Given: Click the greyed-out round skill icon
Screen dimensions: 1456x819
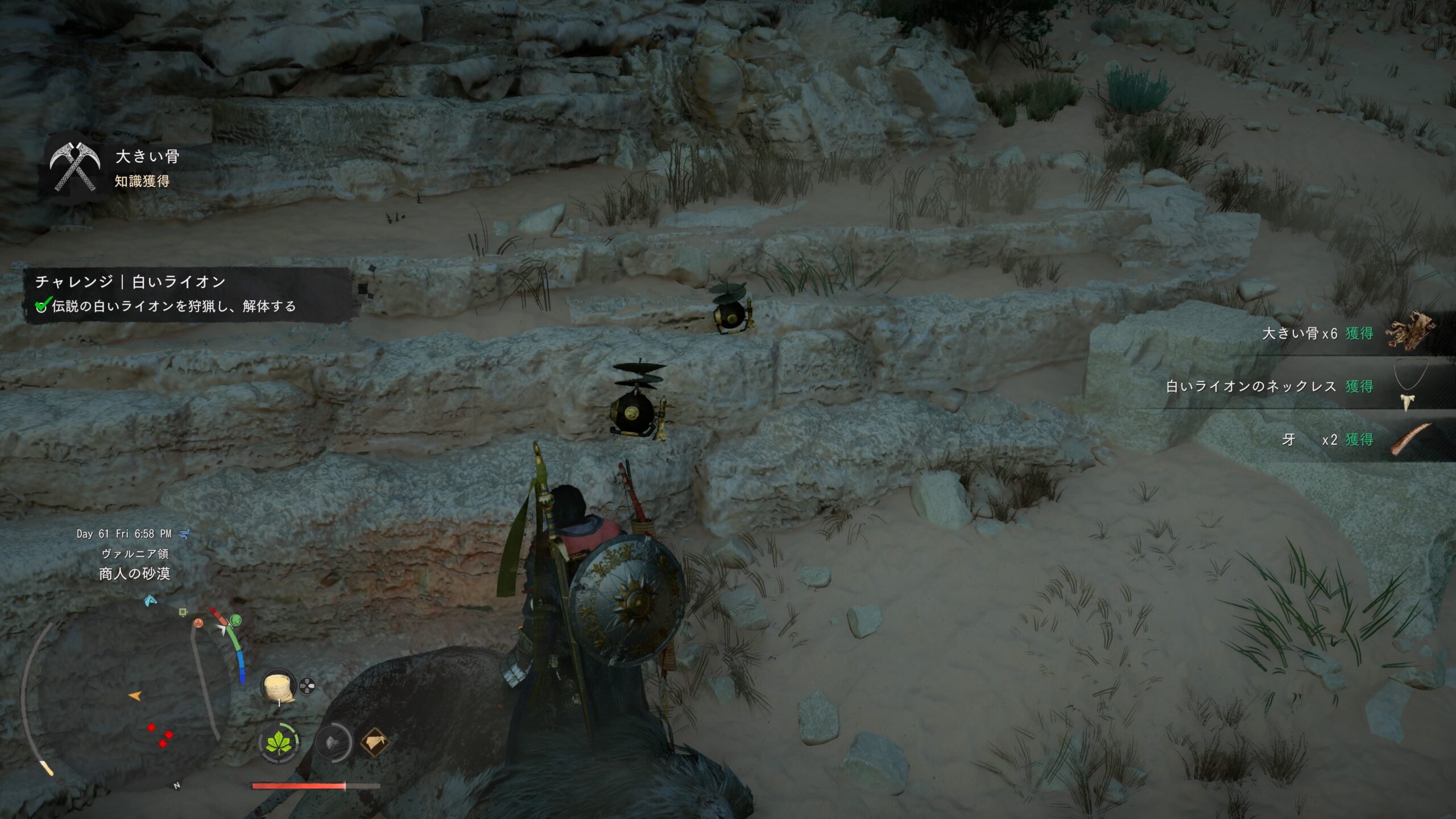Looking at the screenshot, I should (x=333, y=743).
